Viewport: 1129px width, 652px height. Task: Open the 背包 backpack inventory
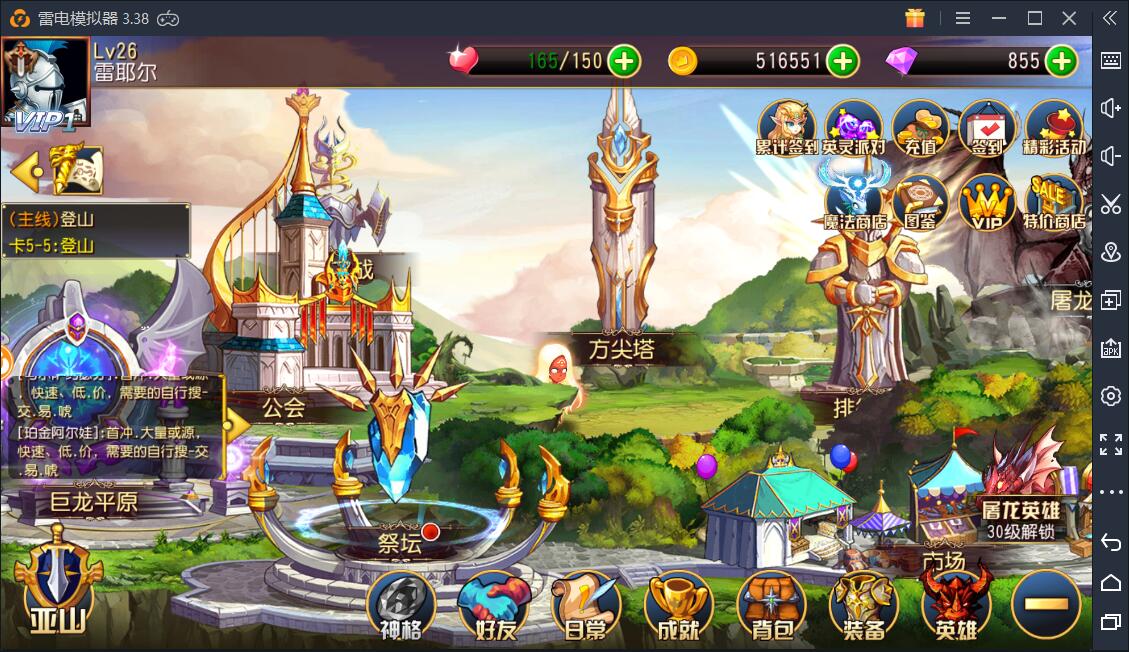[x=771, y=605]
